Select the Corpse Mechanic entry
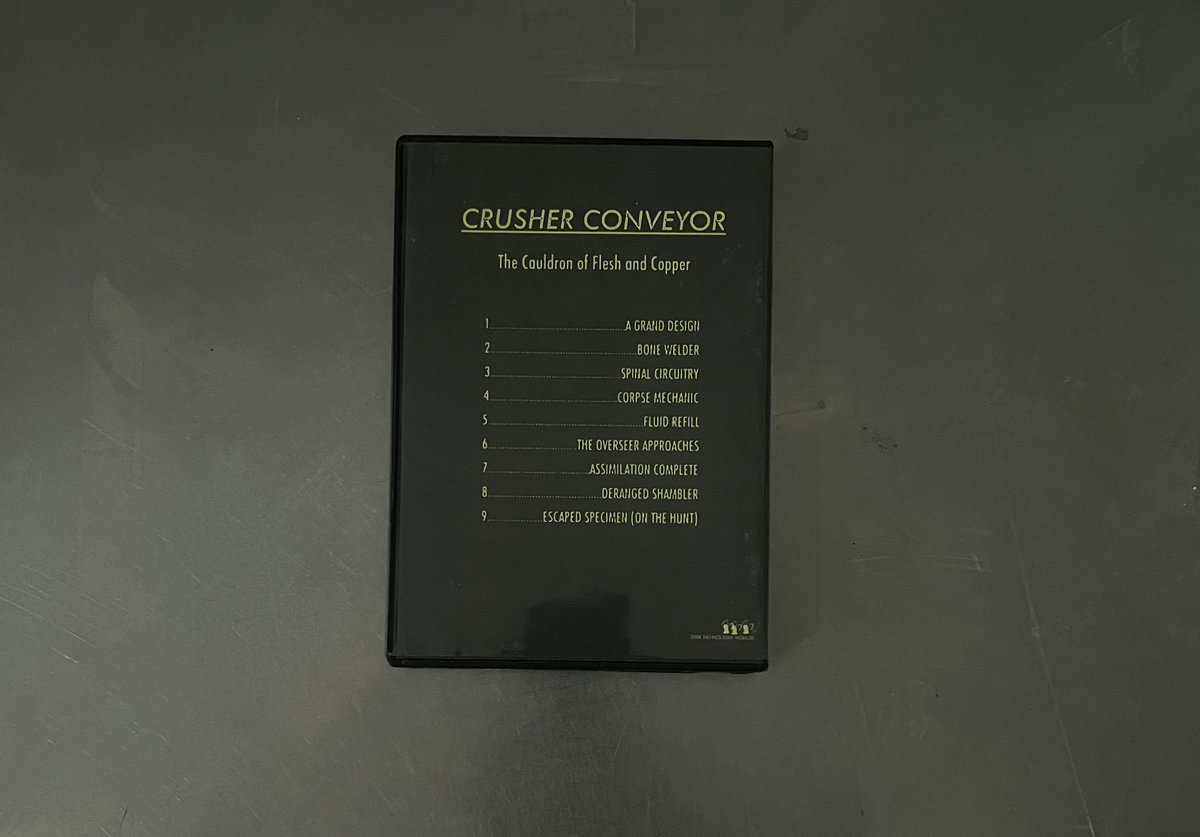Viewport: 1200px width, 837px height. 658,398
